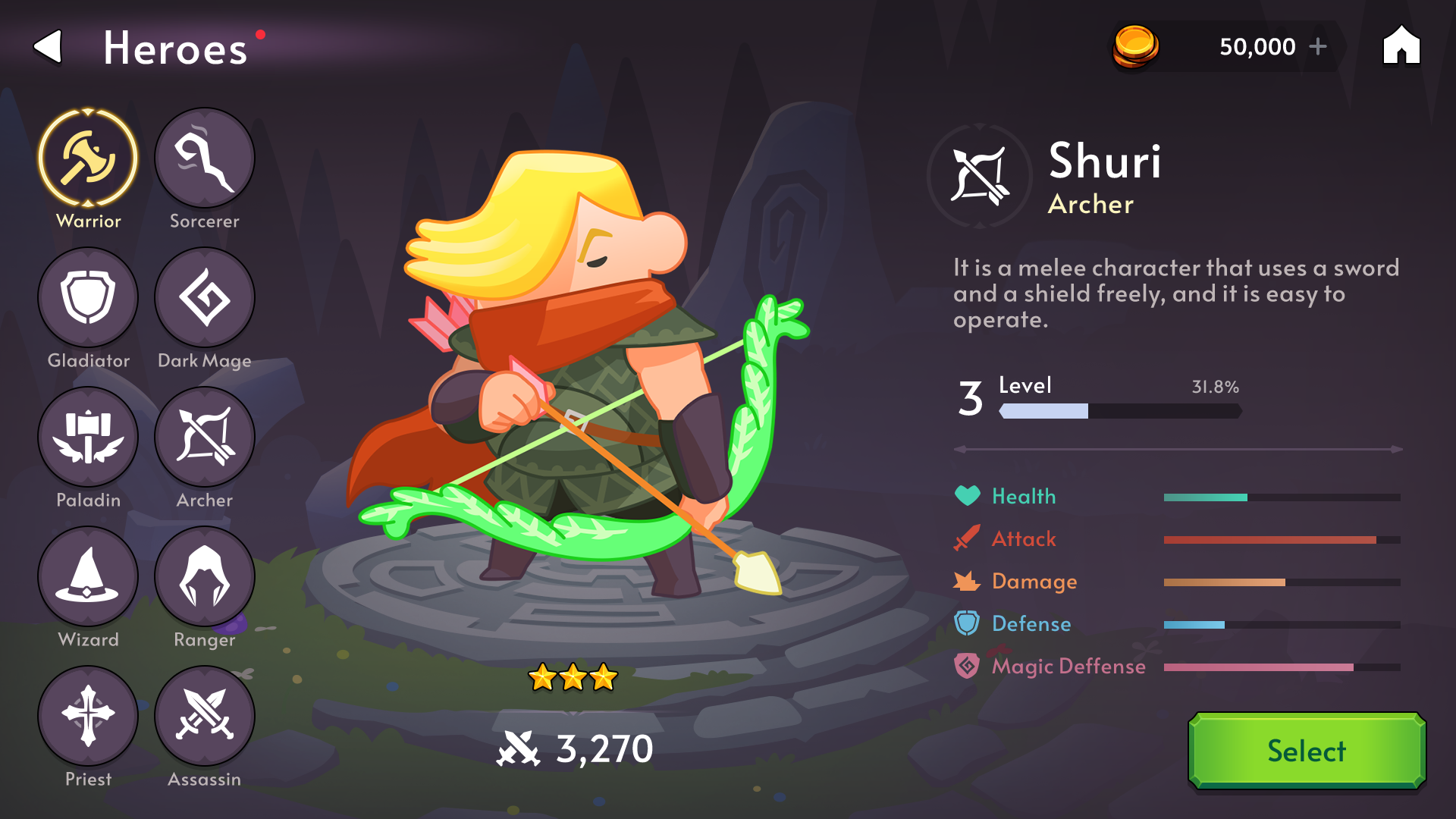Select the Paladin hero class
The height and width of the screenshot is (819, 1456).
coord(88,437)
